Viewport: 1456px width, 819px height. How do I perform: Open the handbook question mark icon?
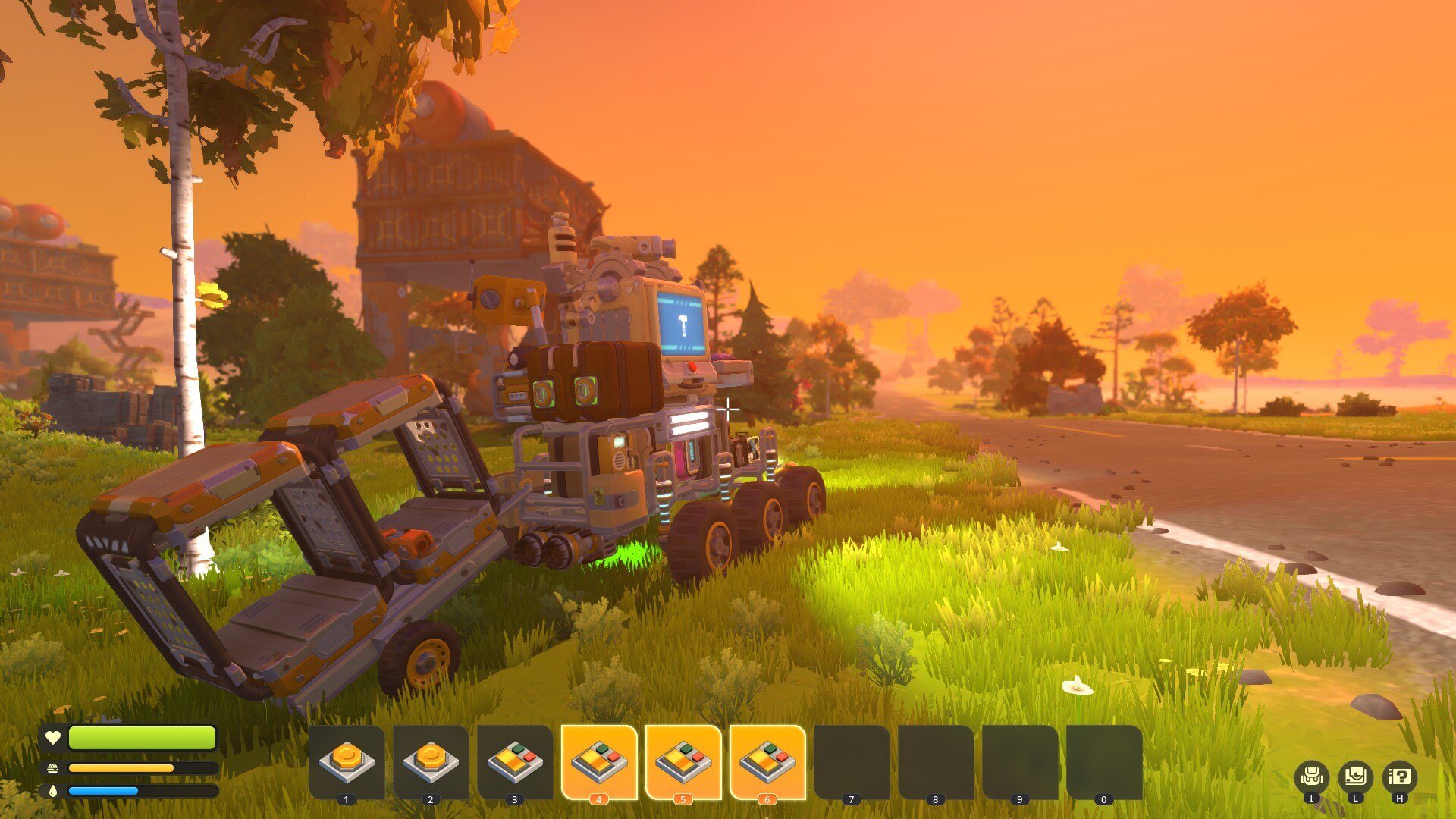1399,777
